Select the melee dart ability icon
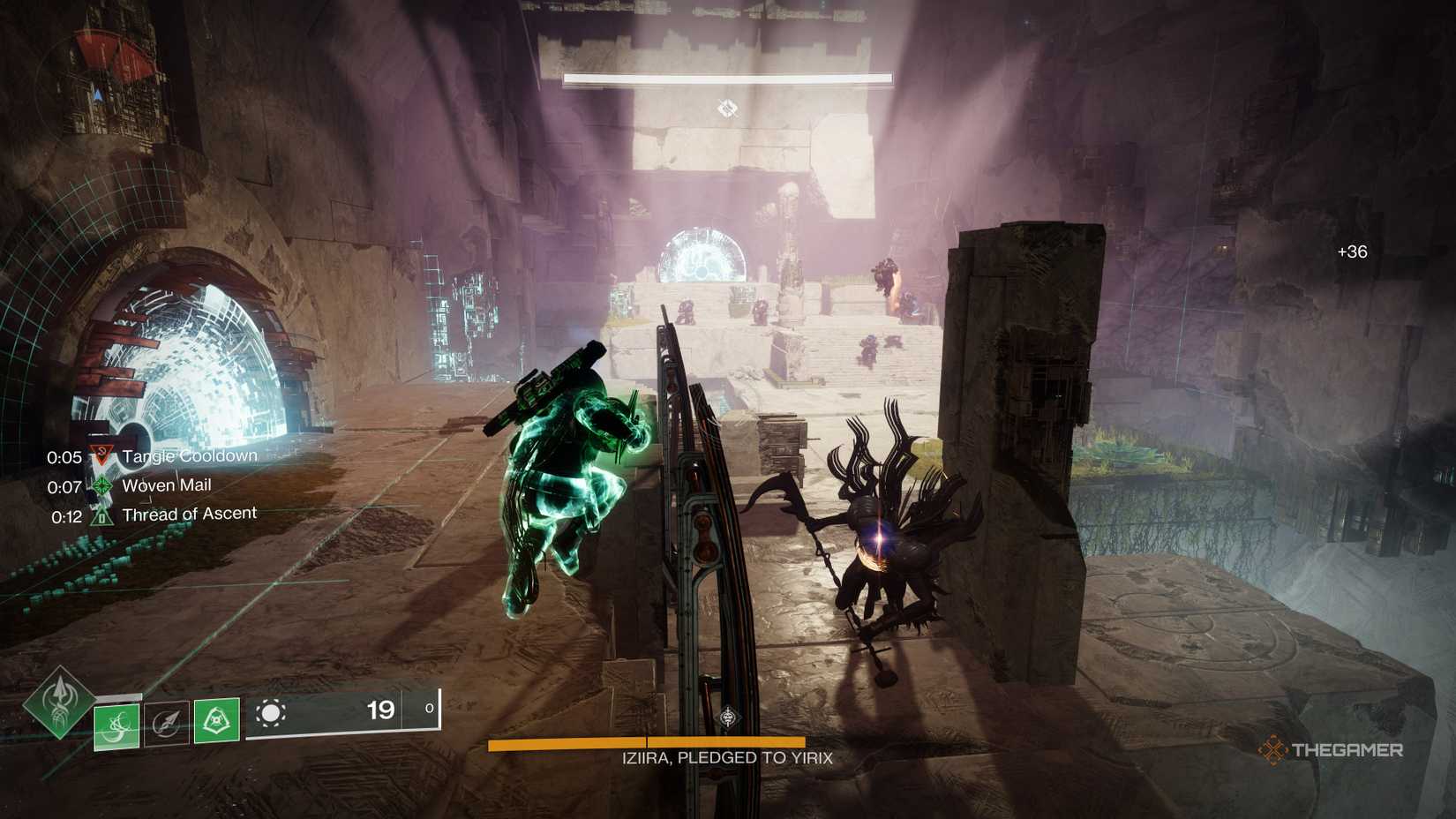1456x819 pixels. click(x=167, y=723)
